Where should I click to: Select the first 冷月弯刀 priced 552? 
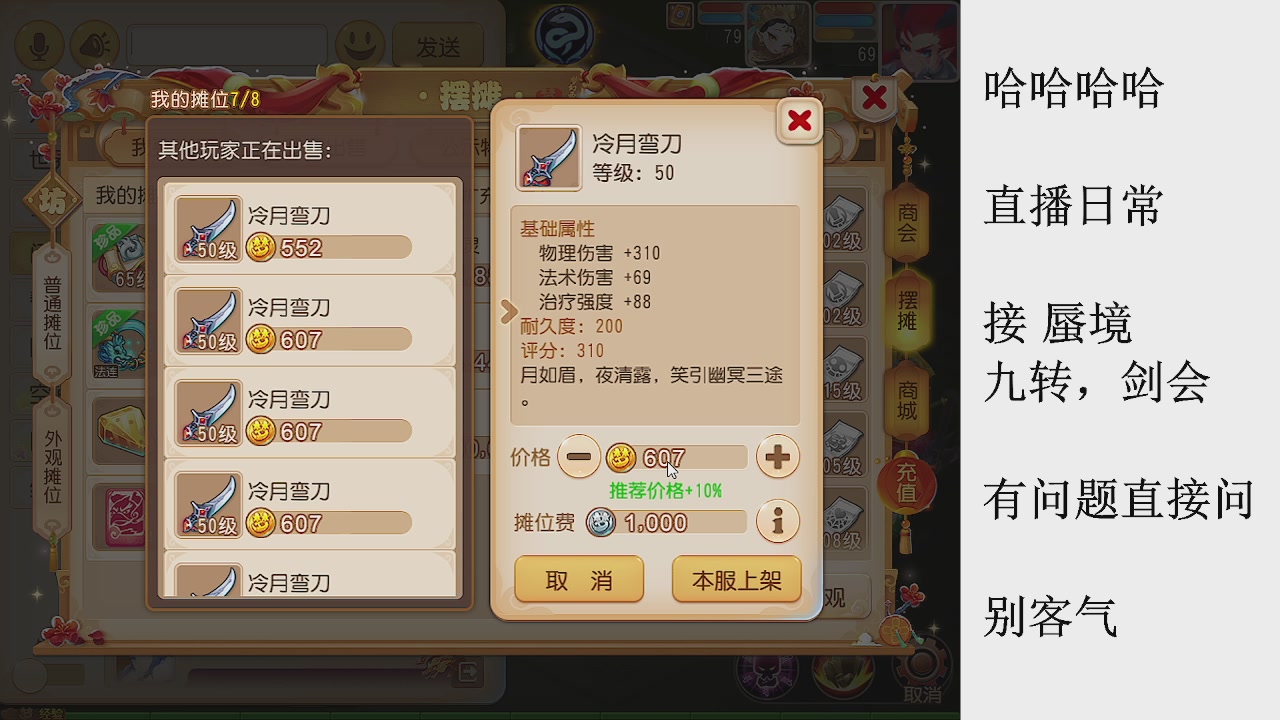tap(310, 233)
